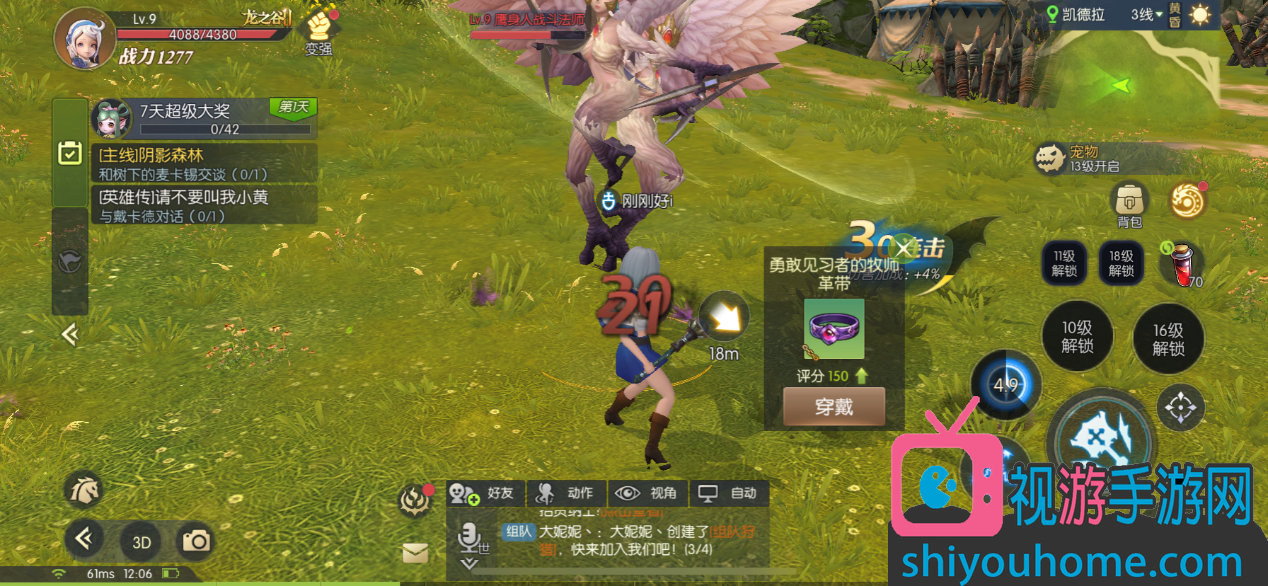Viewport: 1268px width, 586px height.
Task: Close the belt equipment popup
Action: 904,248
